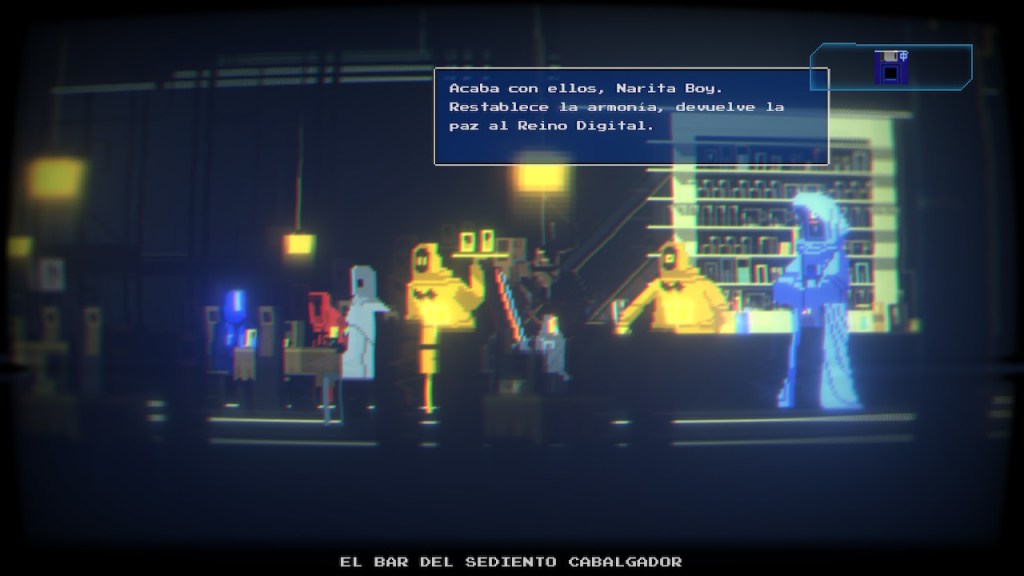This screenshot has width=1024, height=576.
Task: Click the floppy disk save icon
Action: tap(889, 67)
